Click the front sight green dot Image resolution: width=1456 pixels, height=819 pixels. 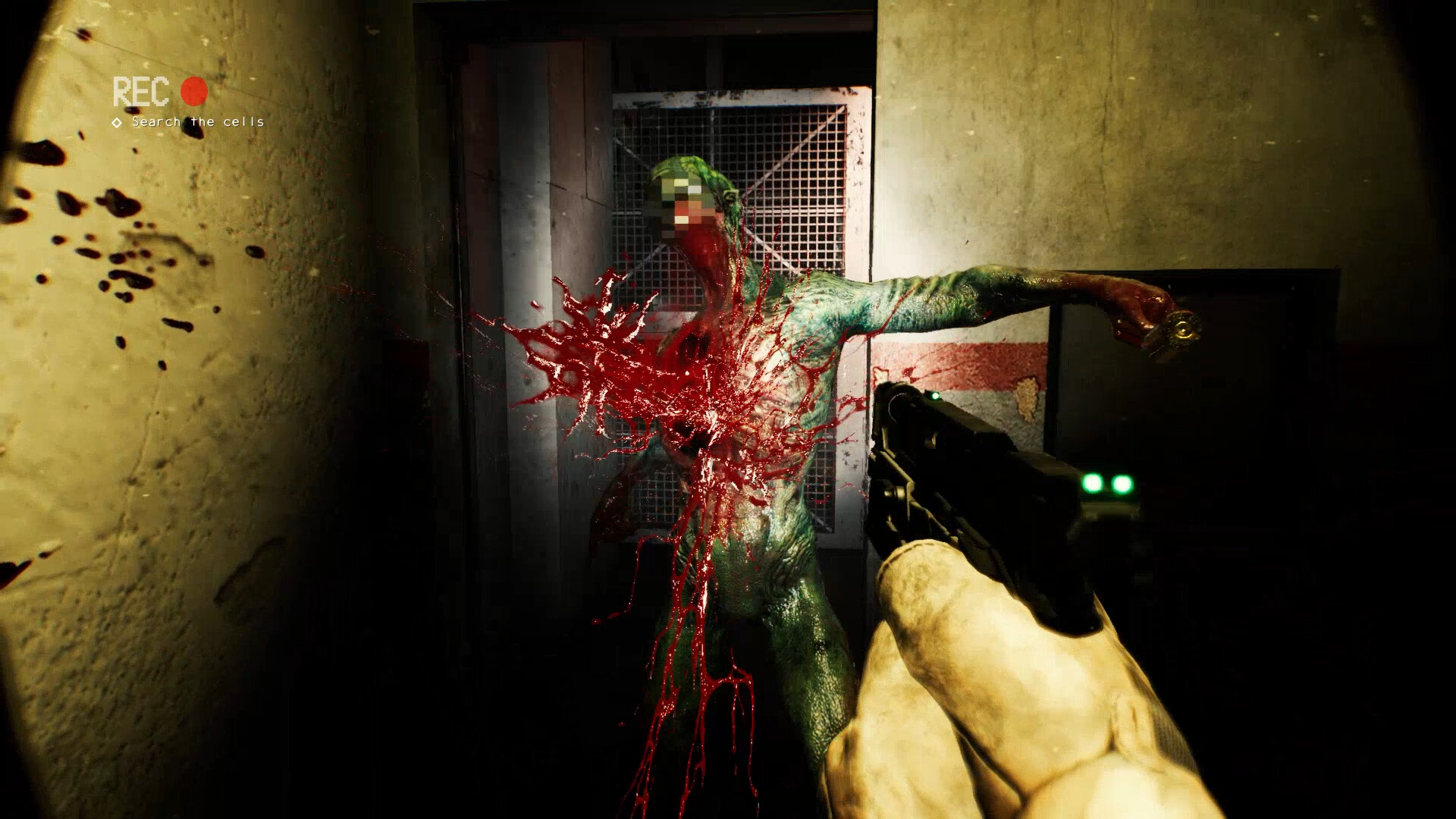pyautogui.click(x=934, y=396)
